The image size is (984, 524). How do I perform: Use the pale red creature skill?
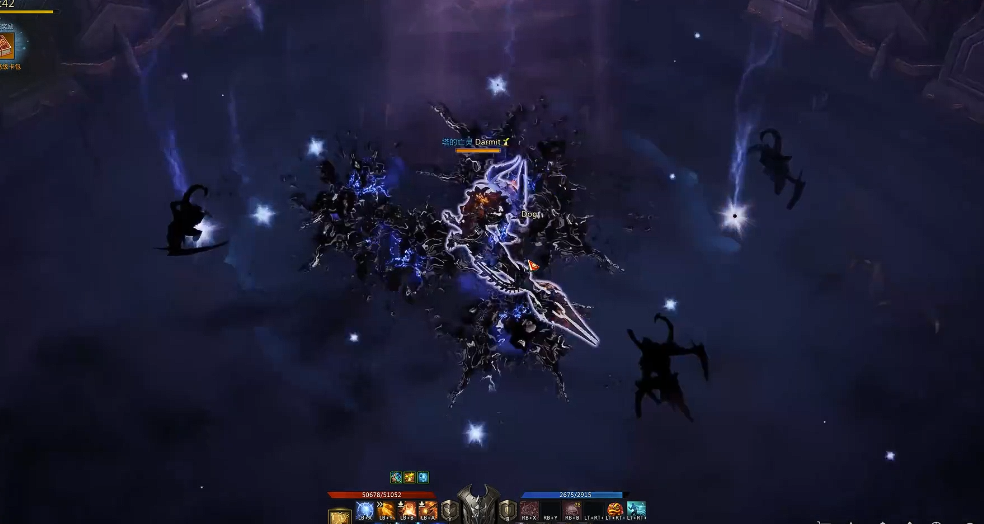572,511
